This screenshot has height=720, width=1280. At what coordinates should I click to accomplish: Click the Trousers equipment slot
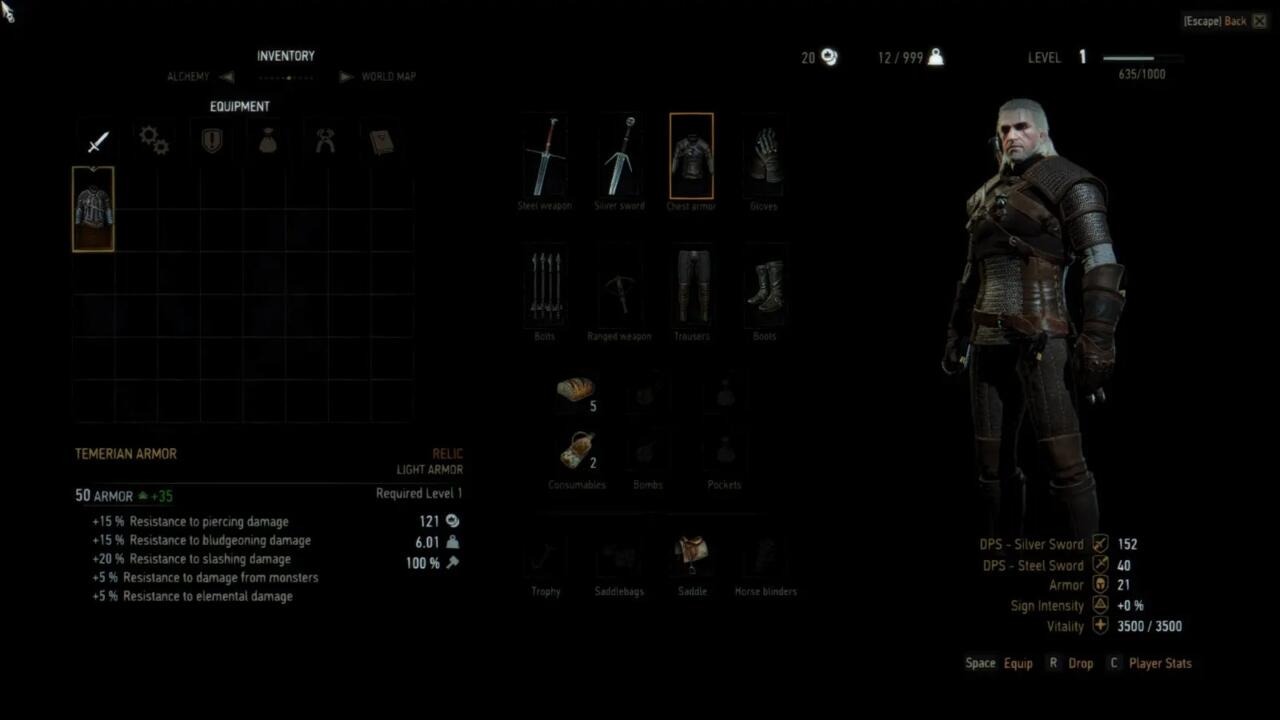point(691,286)
